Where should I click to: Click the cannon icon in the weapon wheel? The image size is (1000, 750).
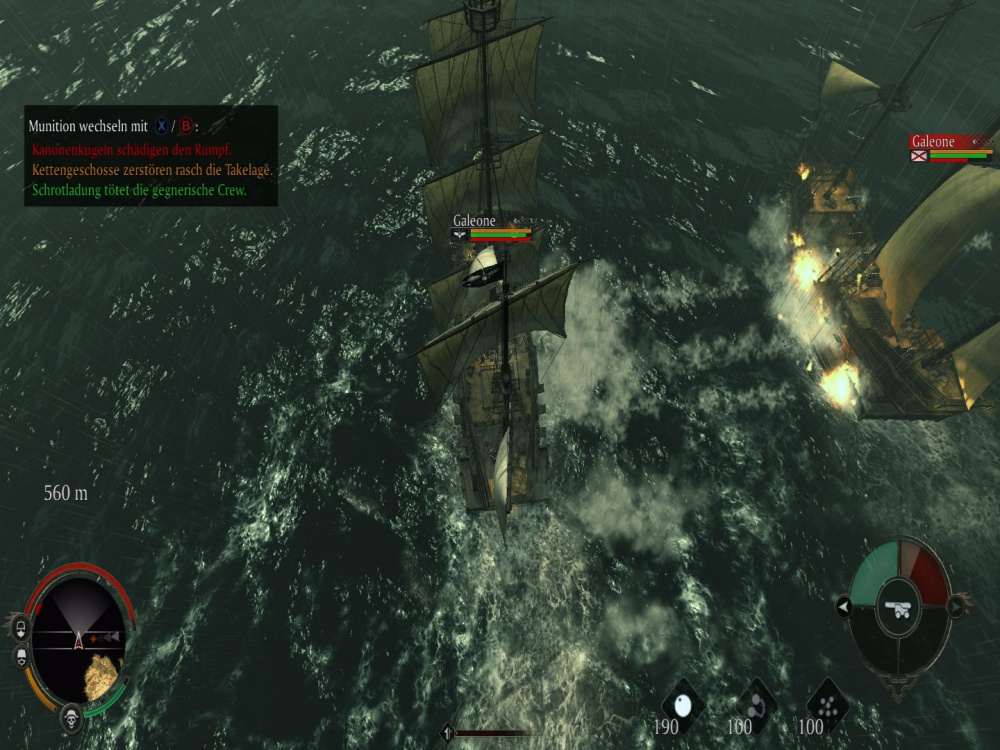click(898, 608)
